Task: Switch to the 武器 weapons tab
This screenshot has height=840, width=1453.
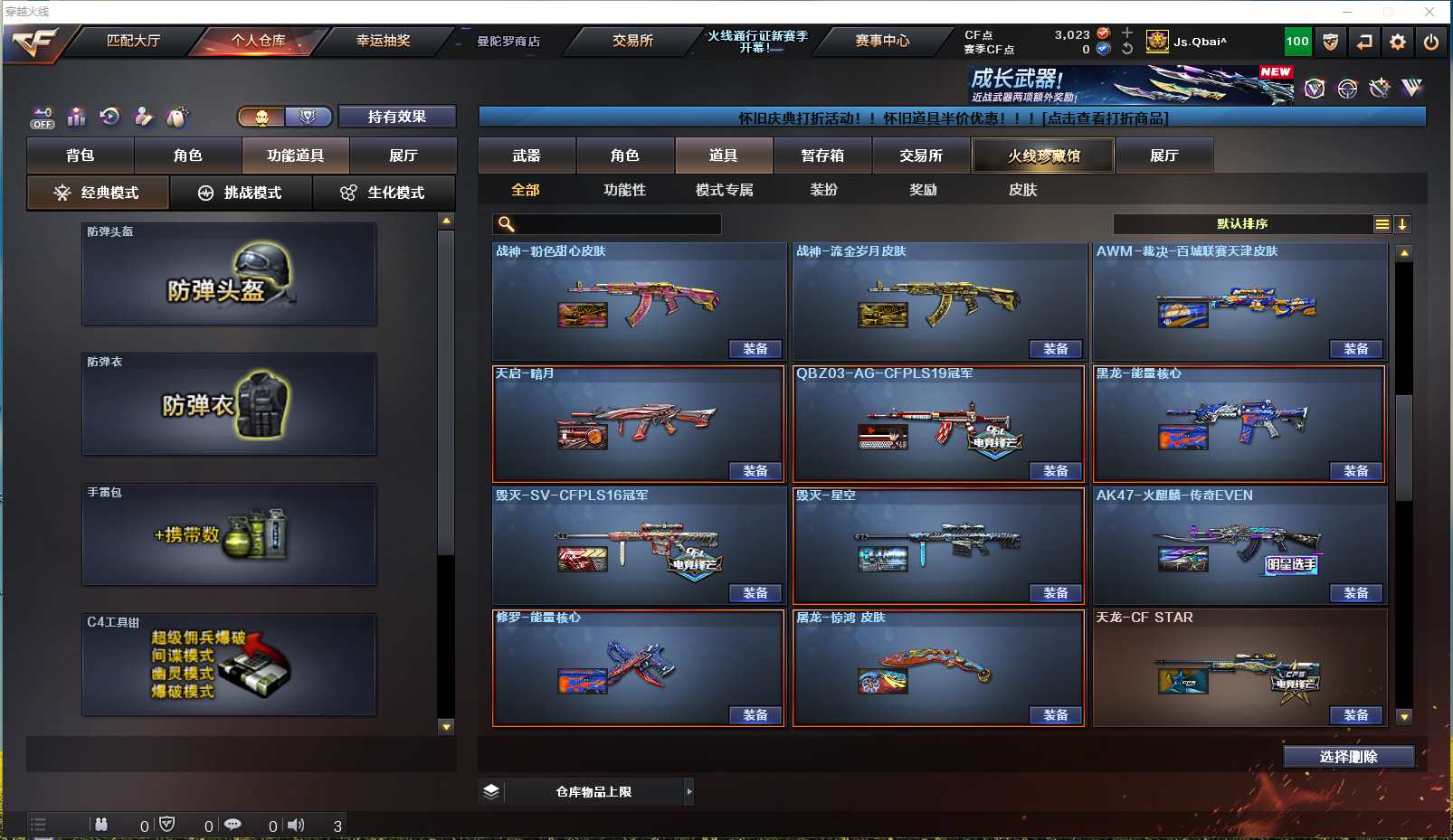Action: pyautogui.click(x=527, y=156)
